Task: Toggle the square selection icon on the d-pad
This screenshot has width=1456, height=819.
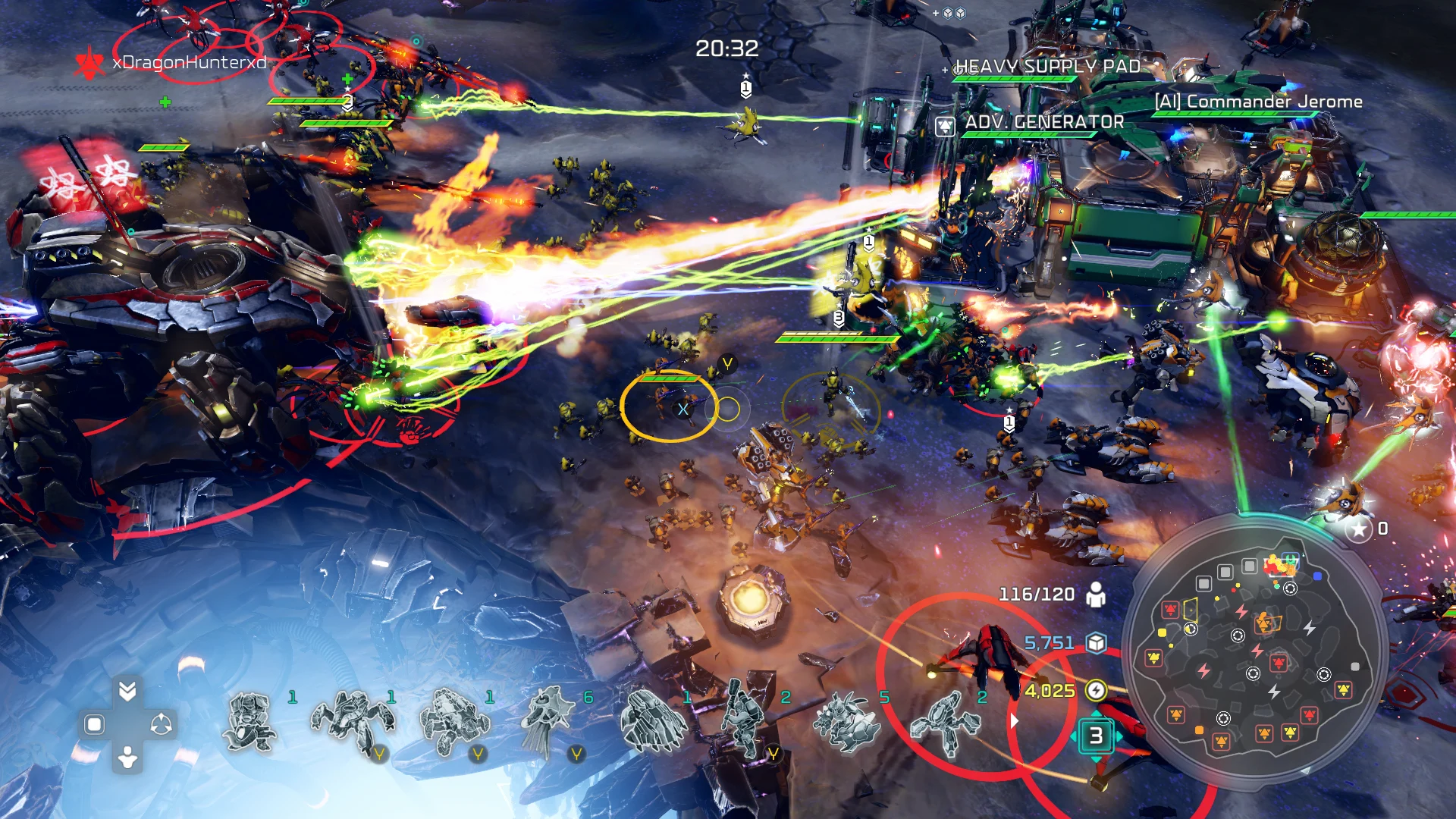Action: click(94, 723)
